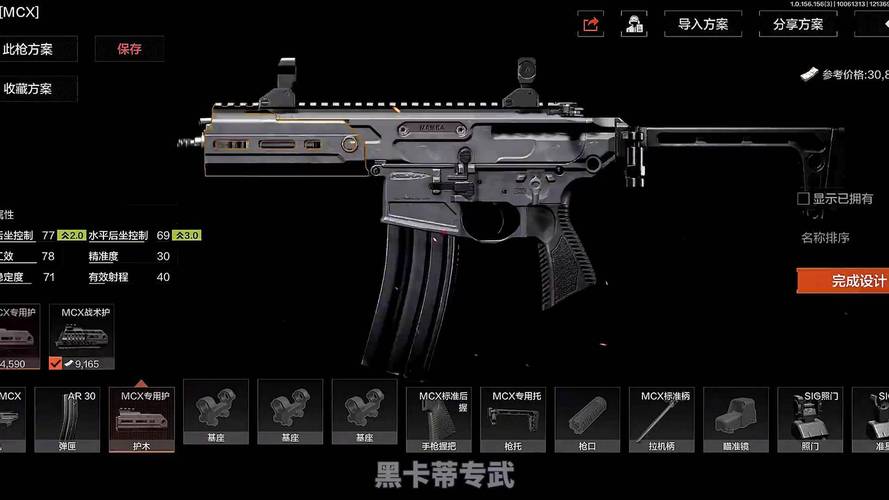This screenshot has height=500, width=889.
Task: Select the SIG照门 rear sight slot
Action: click(x=810, y=415)
